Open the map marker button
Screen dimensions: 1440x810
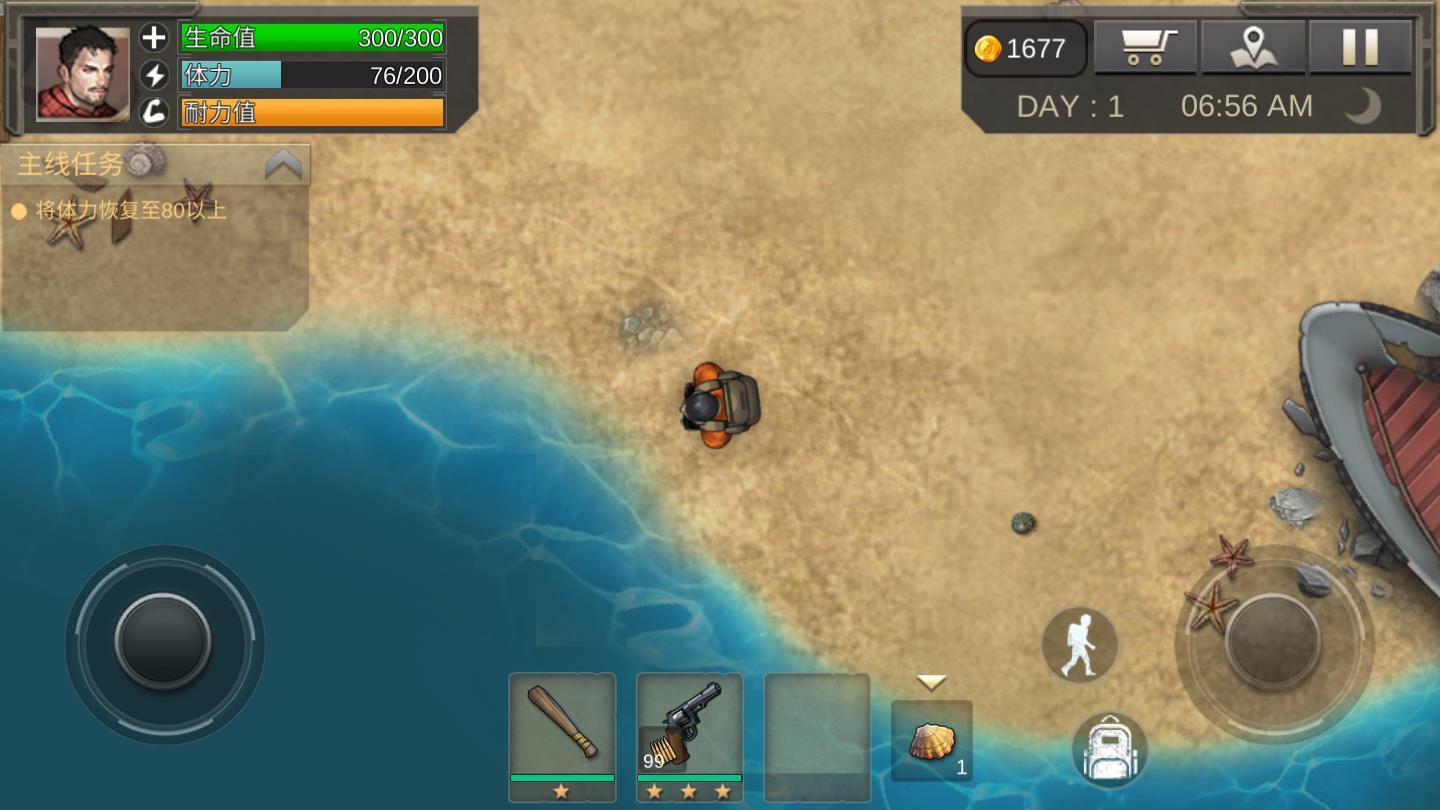1253,47
